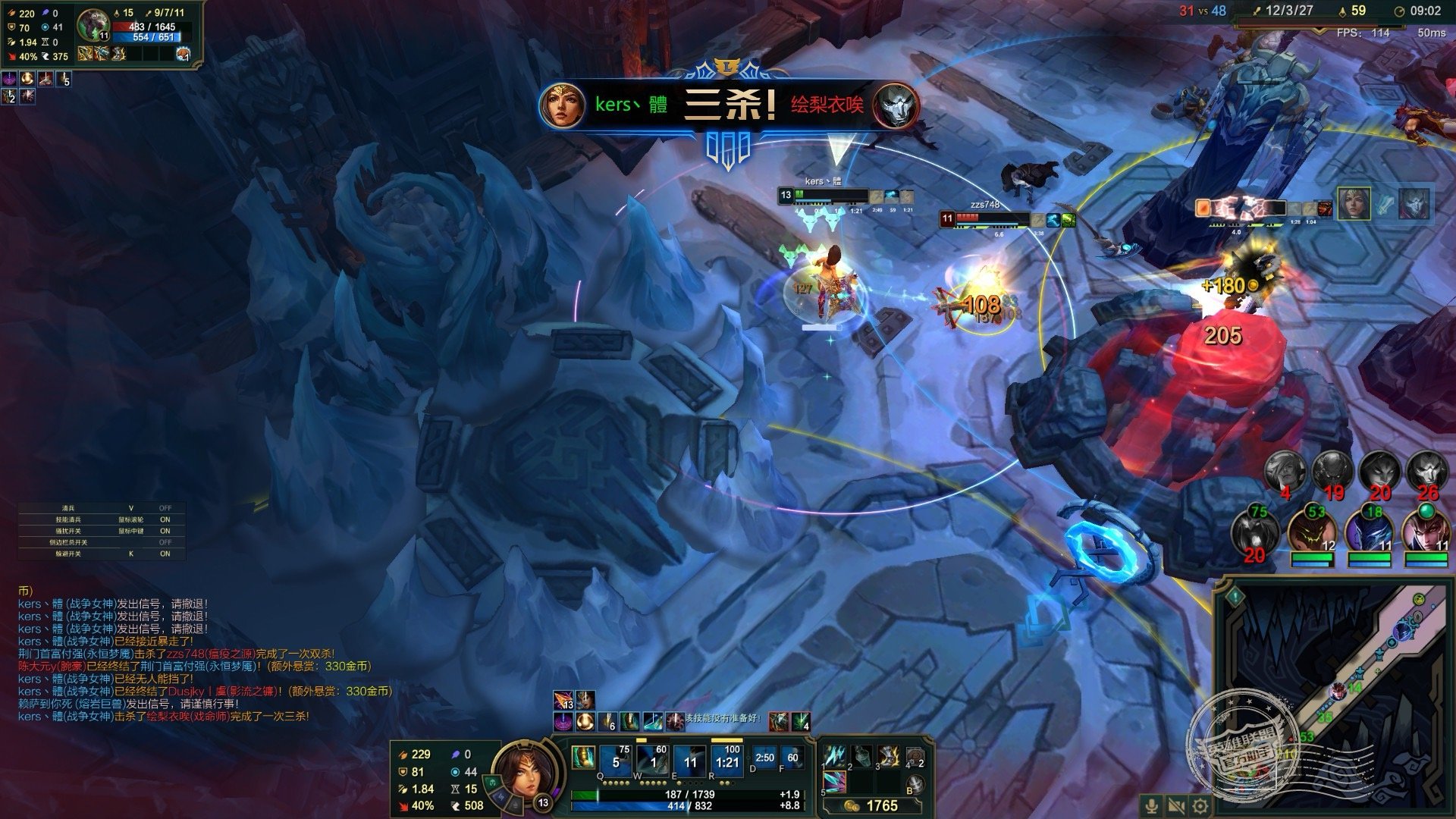The height and width of the screenshot is (819, 1456).
Task: Activate the R ultimate ability icon
Action: 726,759
